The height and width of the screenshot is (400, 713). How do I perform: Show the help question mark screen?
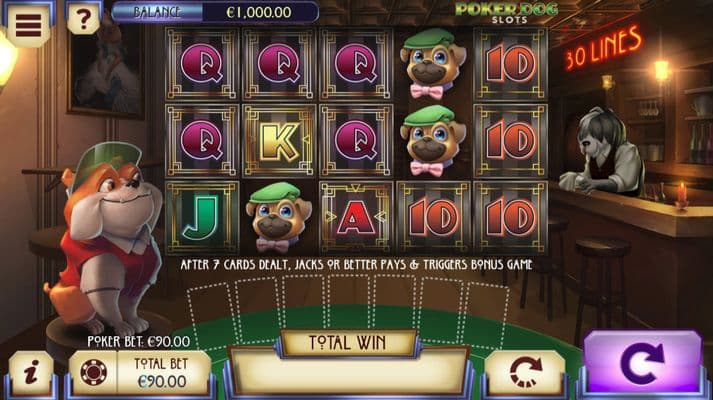click(82, 18)
